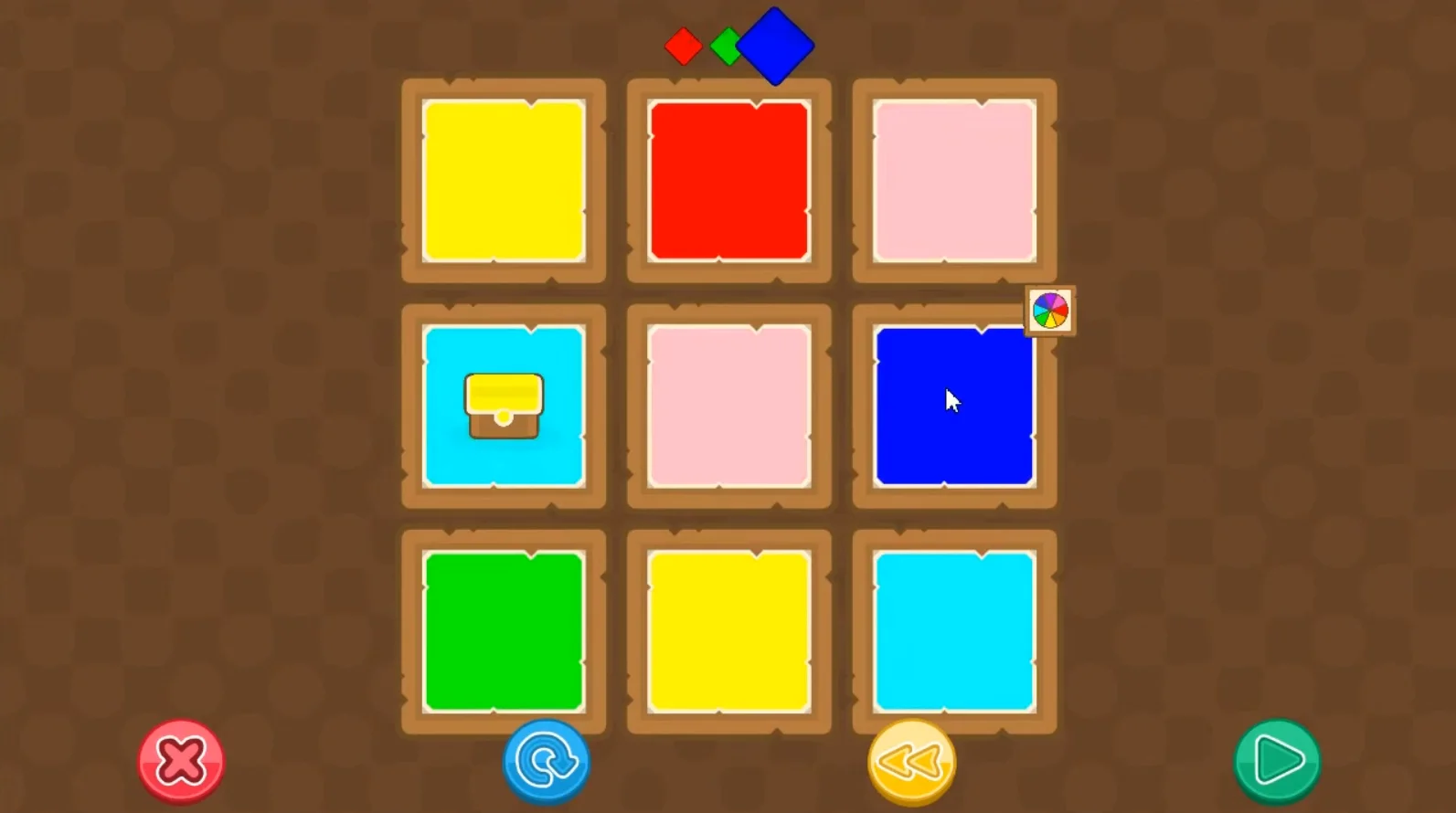
Task: Click the pink tile in top-right corner
Action: tap(952, 180)
